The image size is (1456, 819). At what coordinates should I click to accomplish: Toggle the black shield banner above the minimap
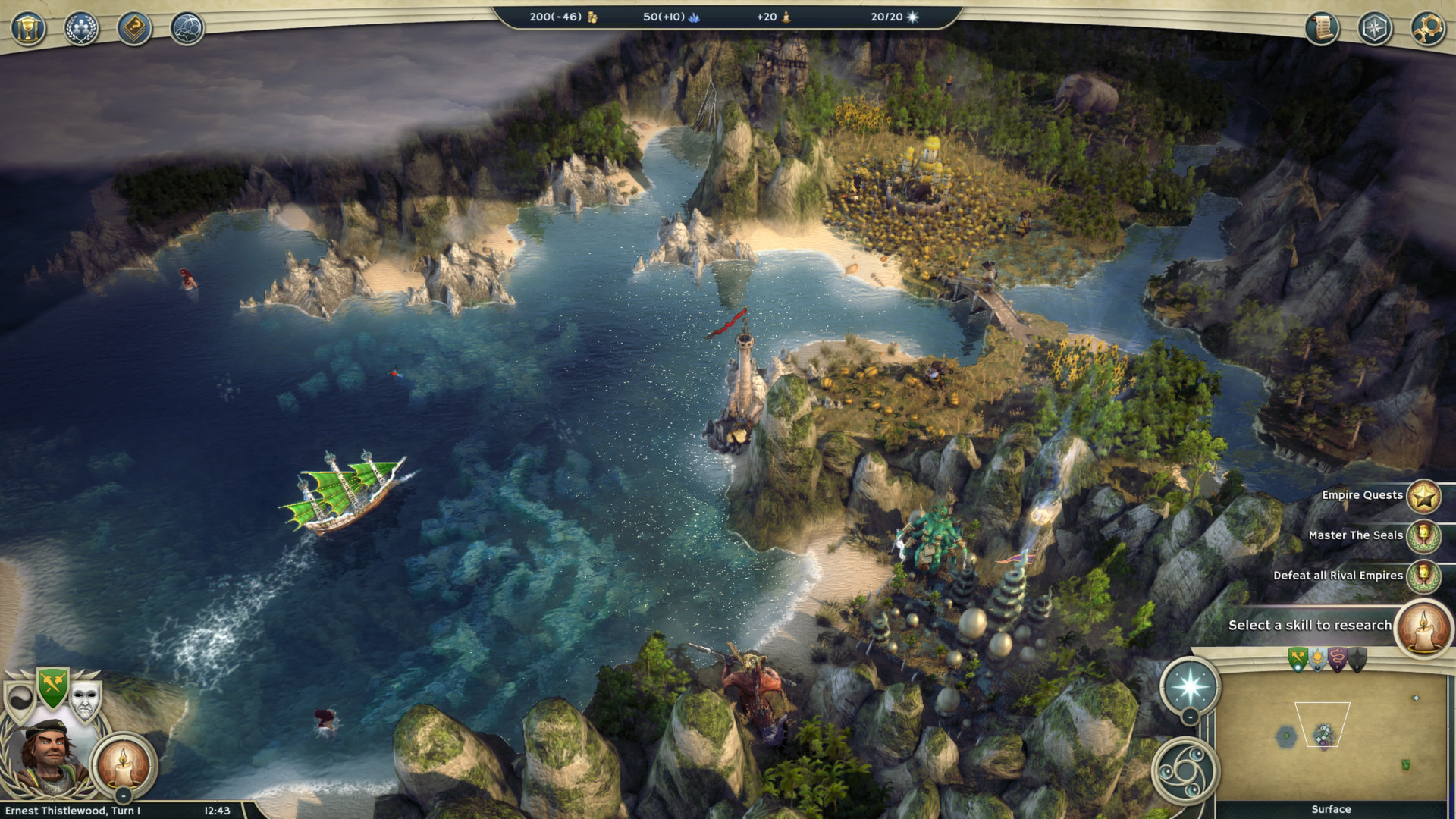[1358, 657]
